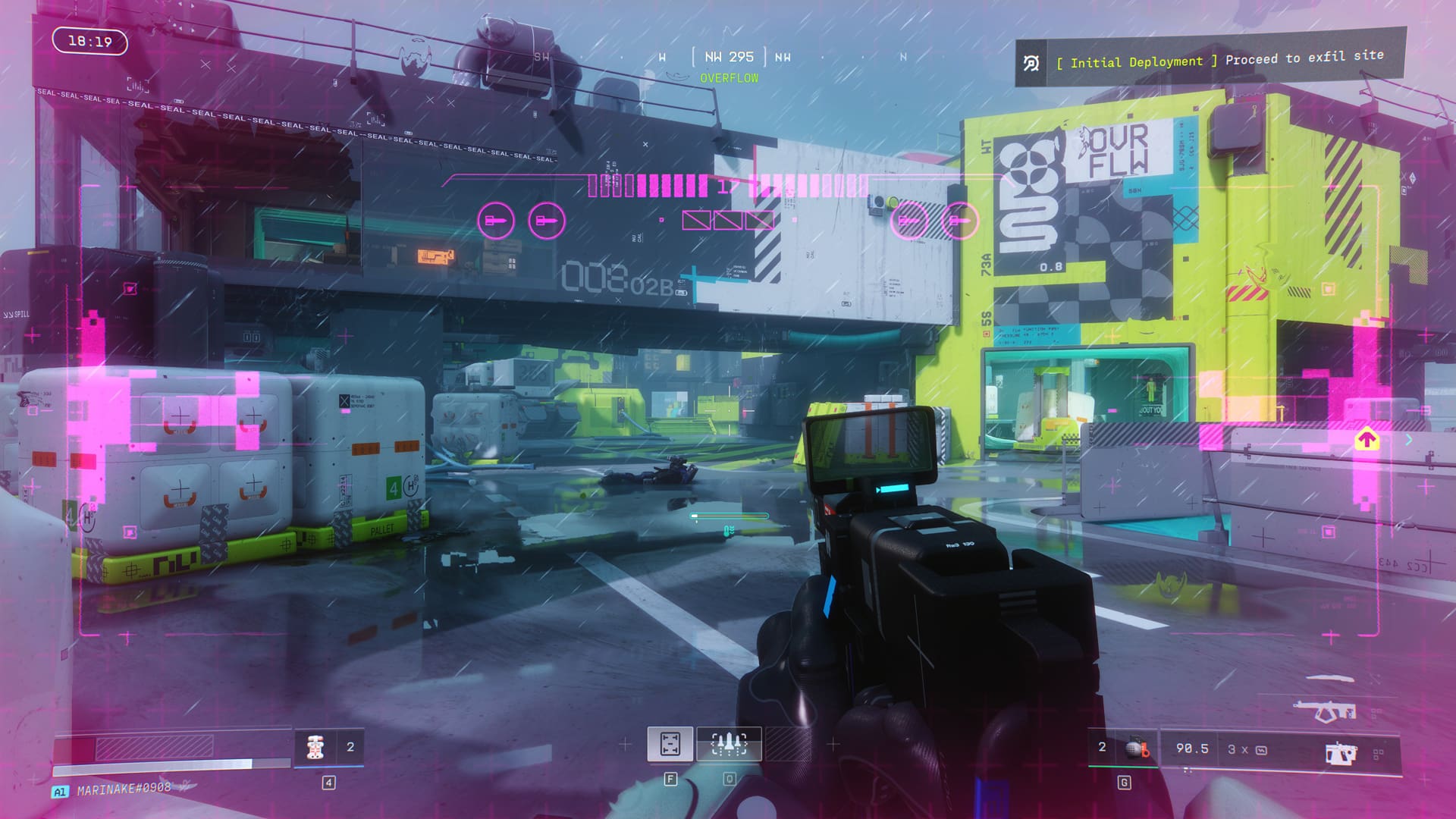Click the NW 295 compass heading
1456x819 pixels.
tap(729, 57)
